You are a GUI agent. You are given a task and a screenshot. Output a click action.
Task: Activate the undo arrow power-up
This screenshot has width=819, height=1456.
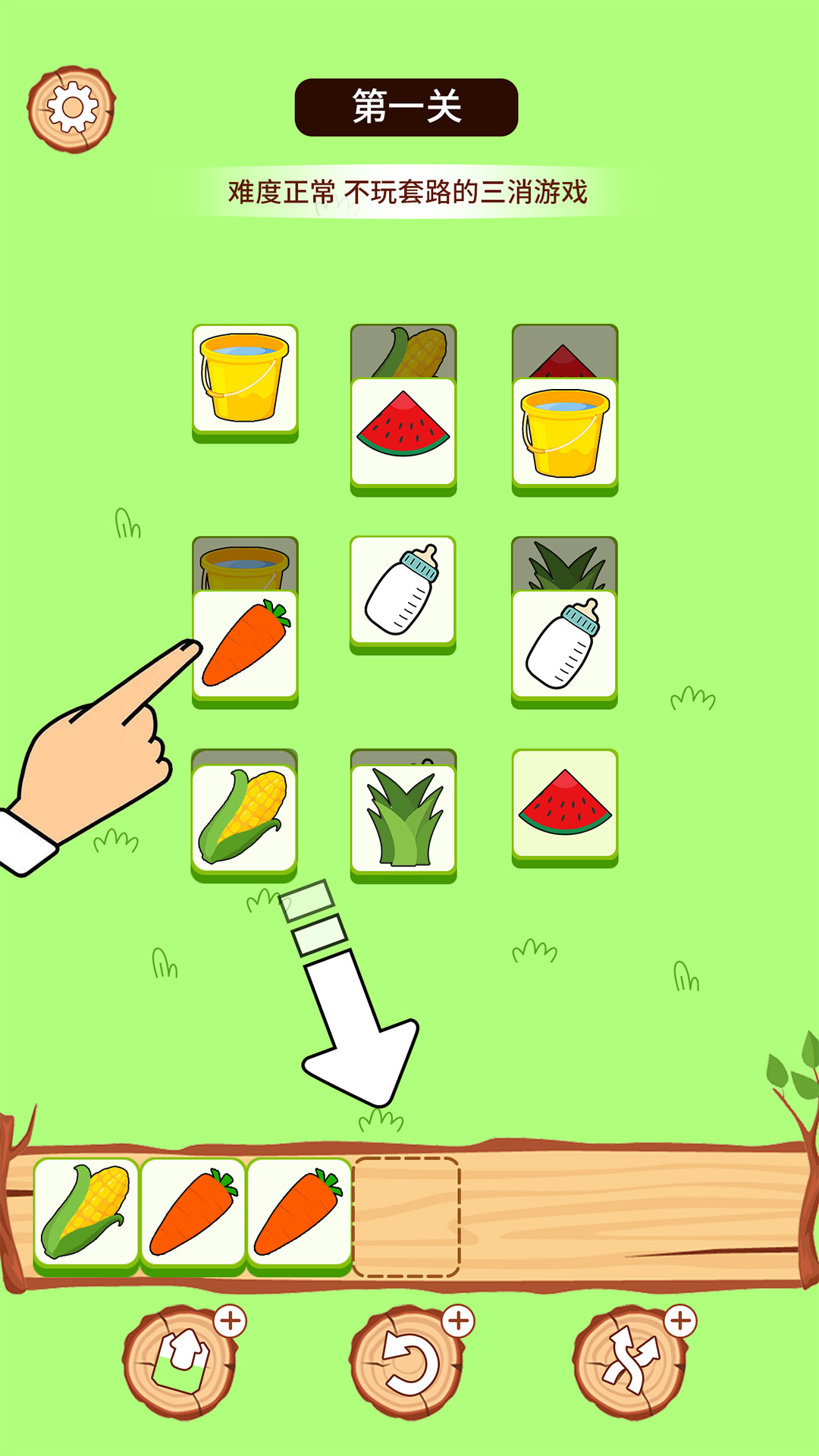407,1361
